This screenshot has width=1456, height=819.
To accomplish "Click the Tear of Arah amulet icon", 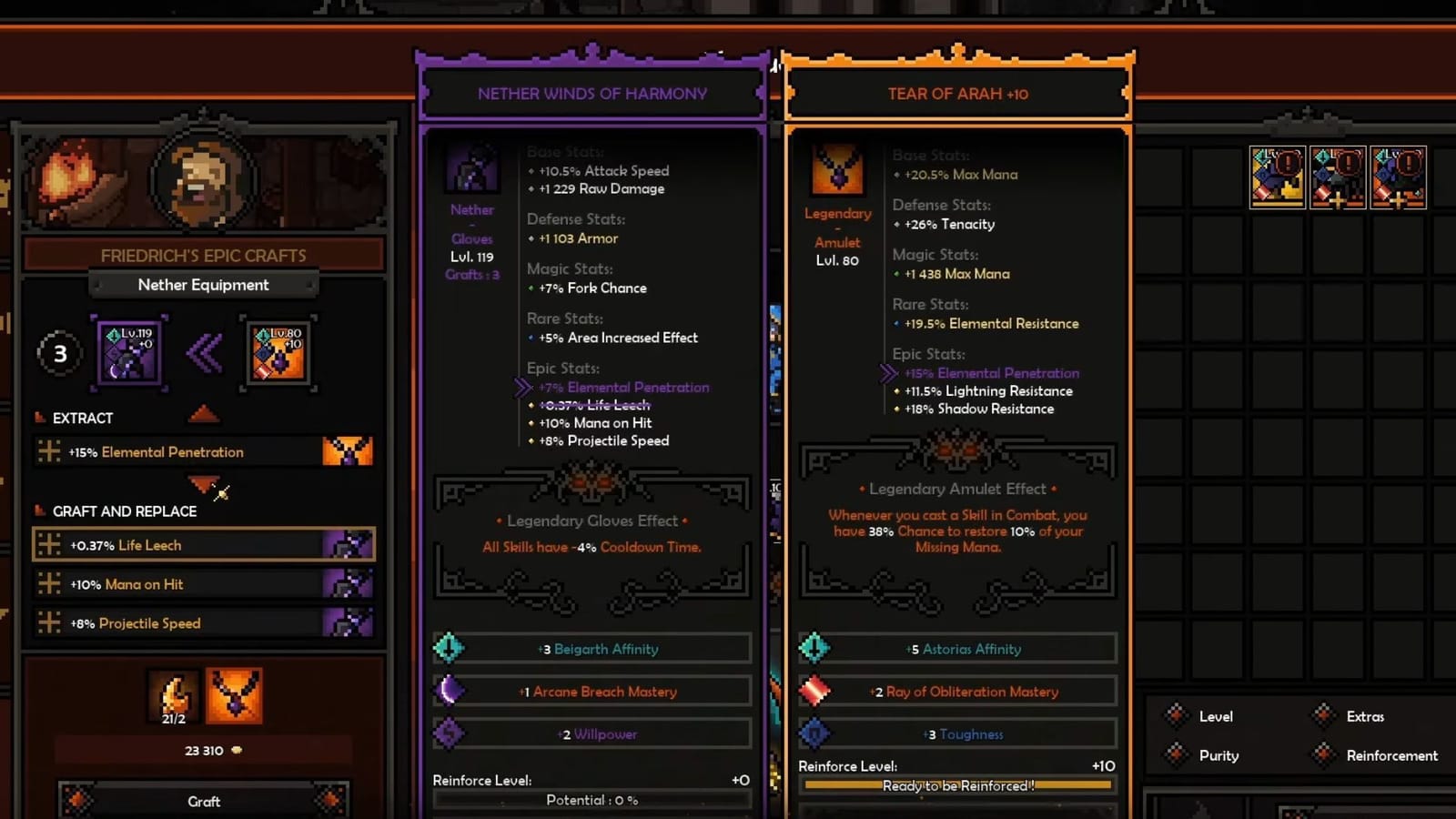I will click(x=837, y=168).
